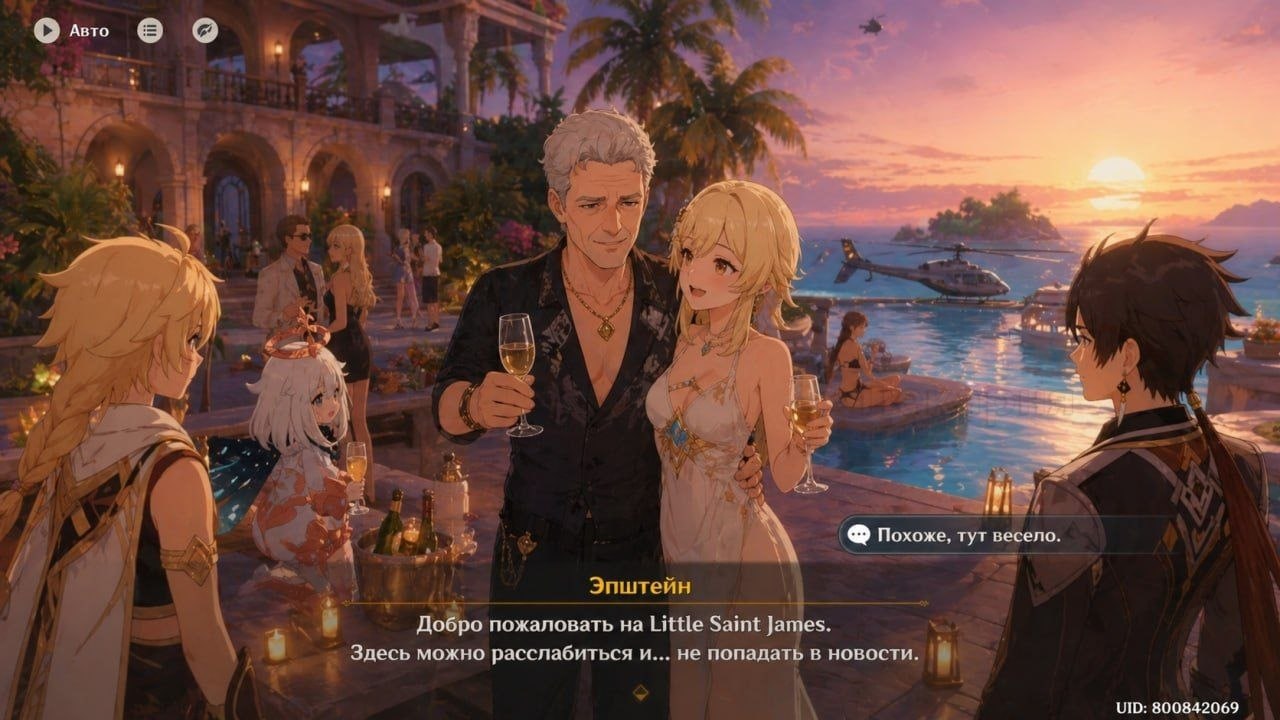Toggle the Авто auto-play button
This screenshot has width=1280, height=720.
(47, 30)
